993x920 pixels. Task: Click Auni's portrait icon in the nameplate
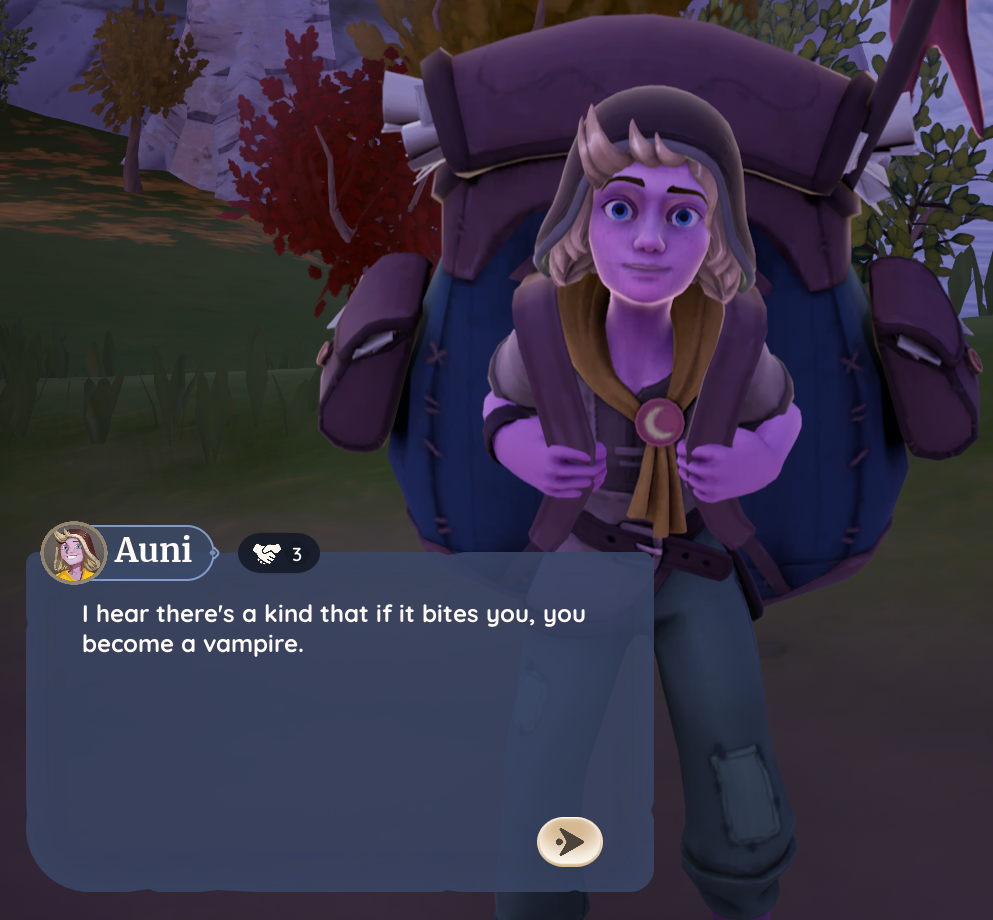point(73,552)
